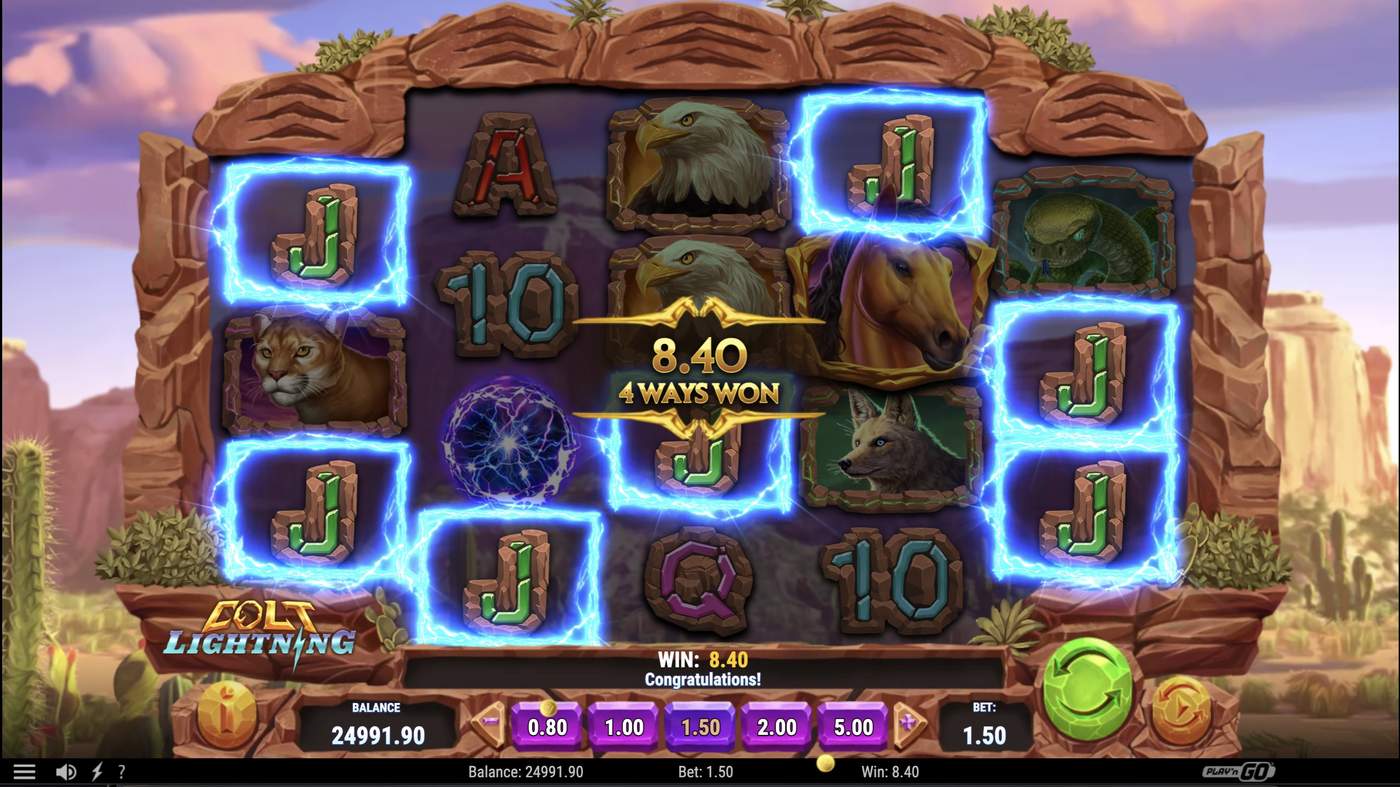This screenshot has height=787, width=1400.
Task: Click the glowing energy orb symbol on reel two
Action: 508,440
